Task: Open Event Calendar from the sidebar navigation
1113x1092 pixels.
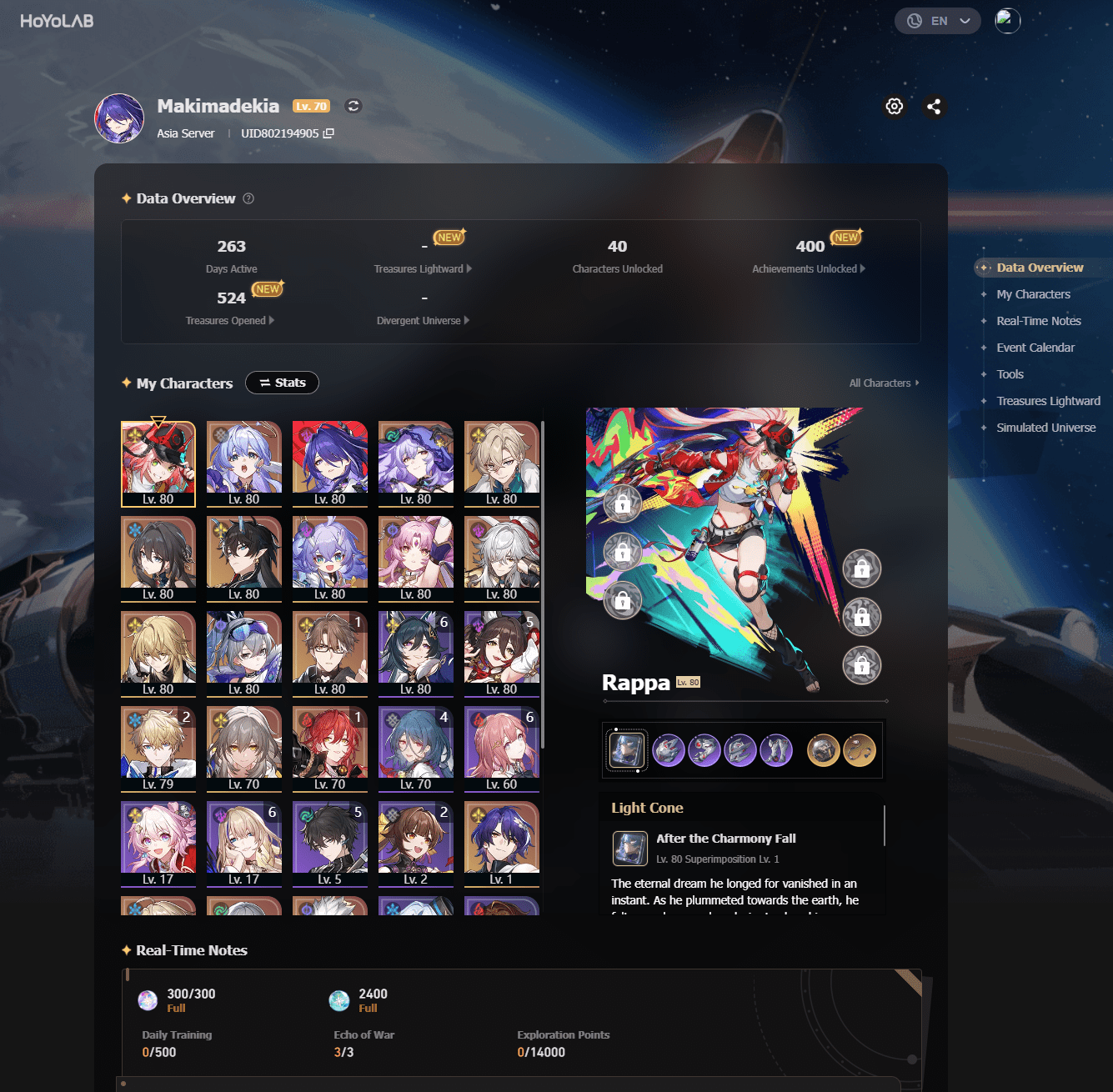Action: (1035, 348)
